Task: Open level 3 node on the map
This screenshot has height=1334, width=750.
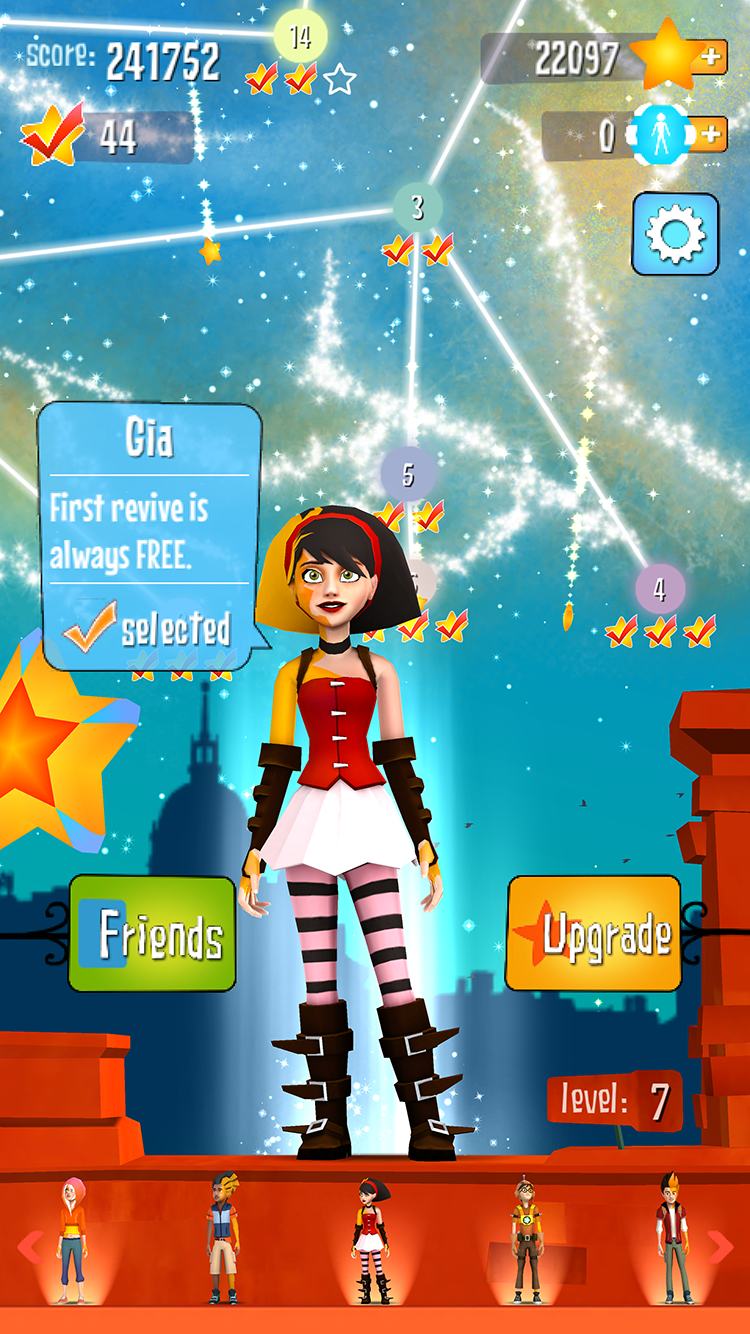Action: (417, 207)
